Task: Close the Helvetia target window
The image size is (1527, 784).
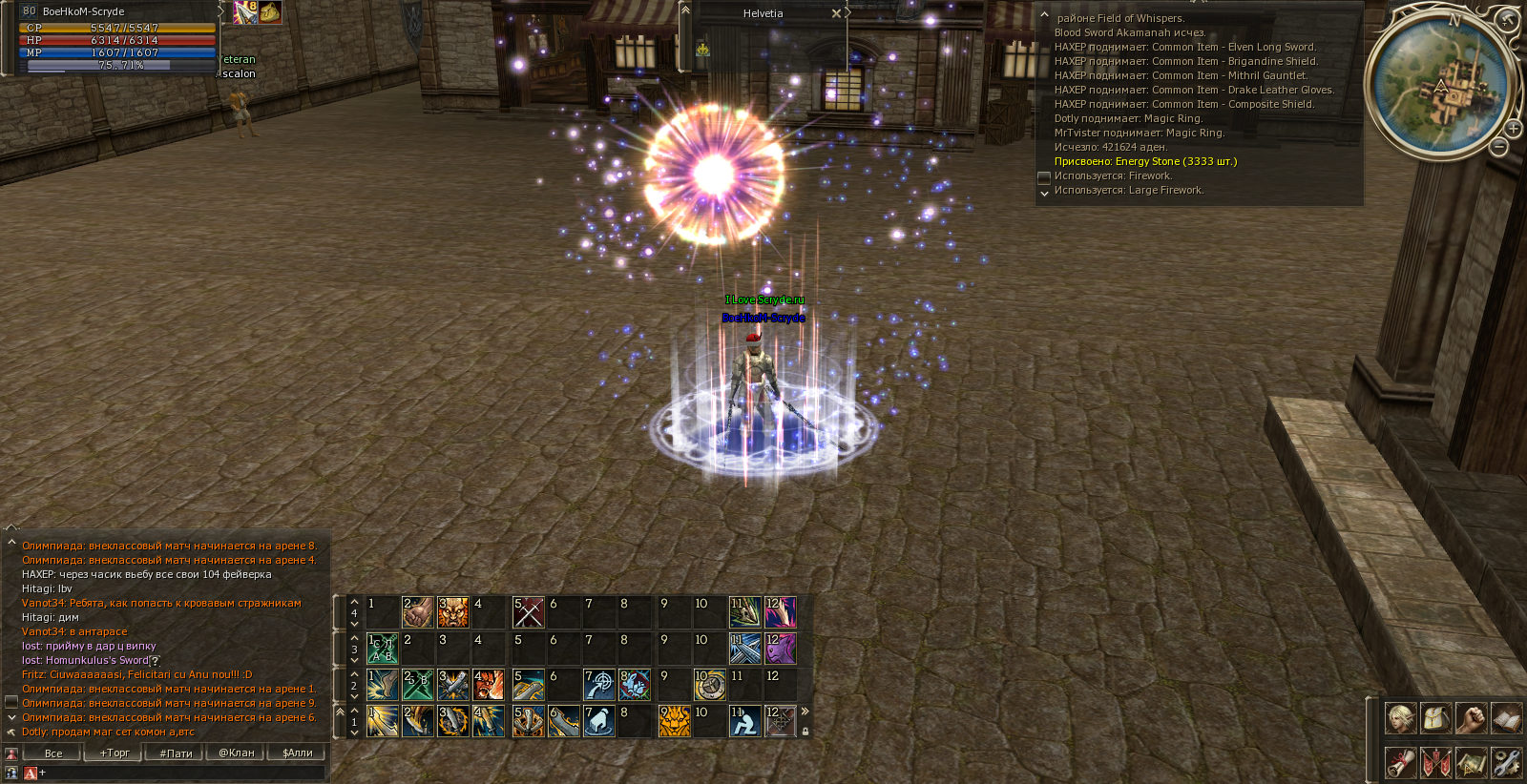Action: click(836, 13)
